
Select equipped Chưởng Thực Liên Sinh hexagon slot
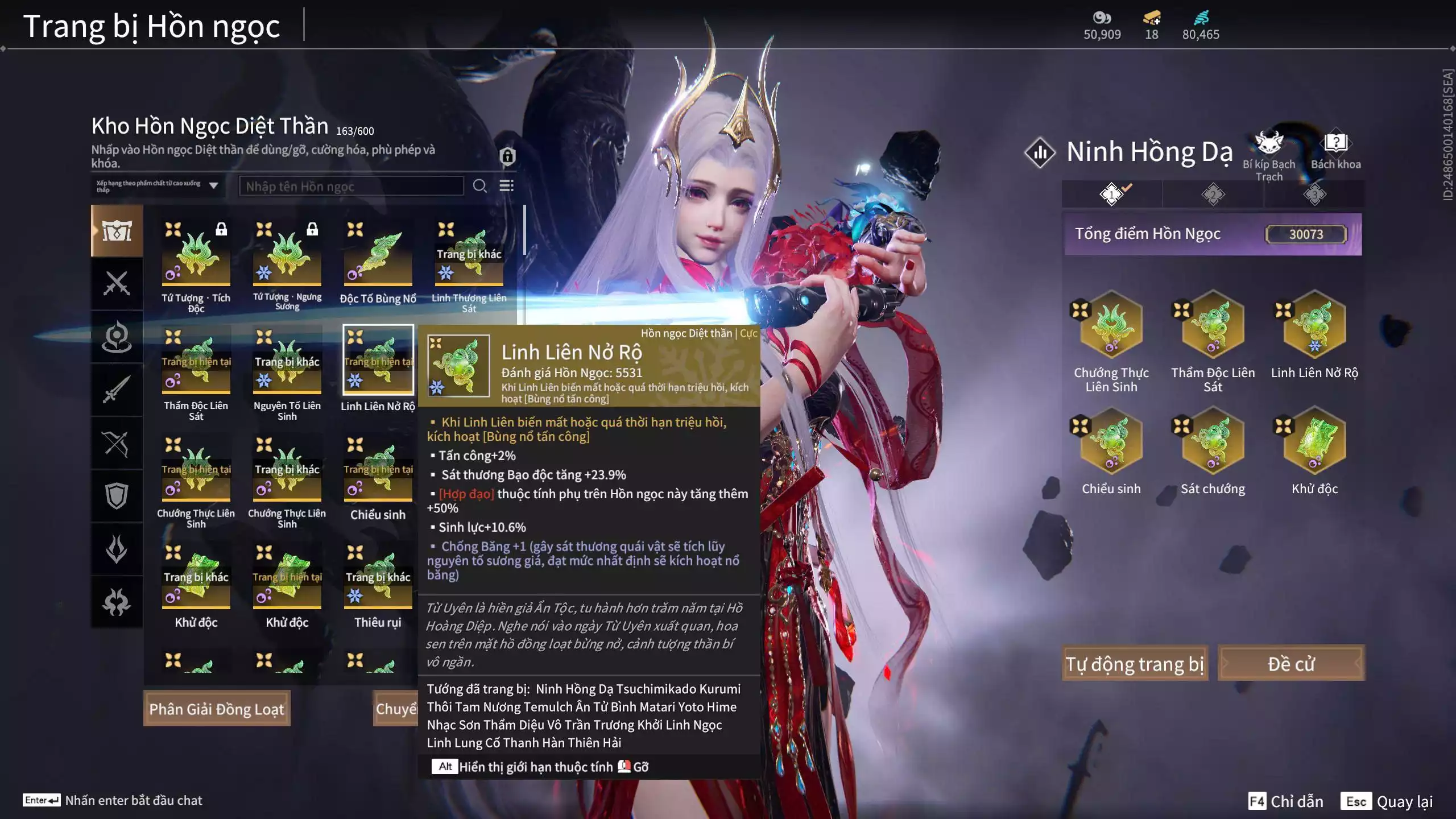(x=1111, y=325)
